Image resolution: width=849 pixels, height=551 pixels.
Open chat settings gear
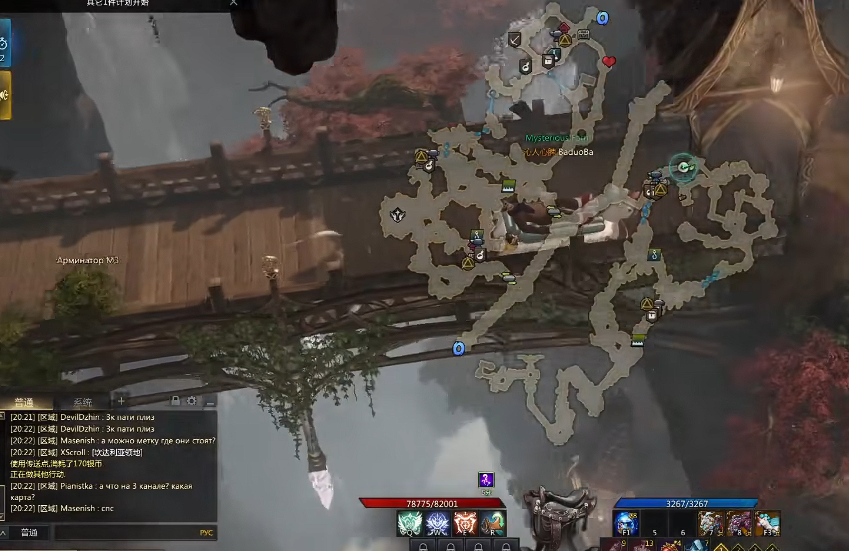tap(192, 401)
